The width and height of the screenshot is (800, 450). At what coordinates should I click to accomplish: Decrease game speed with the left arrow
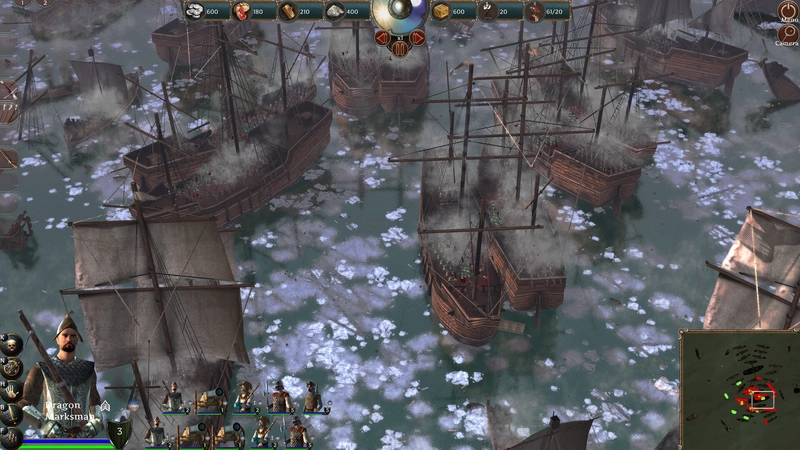point(383,39)
